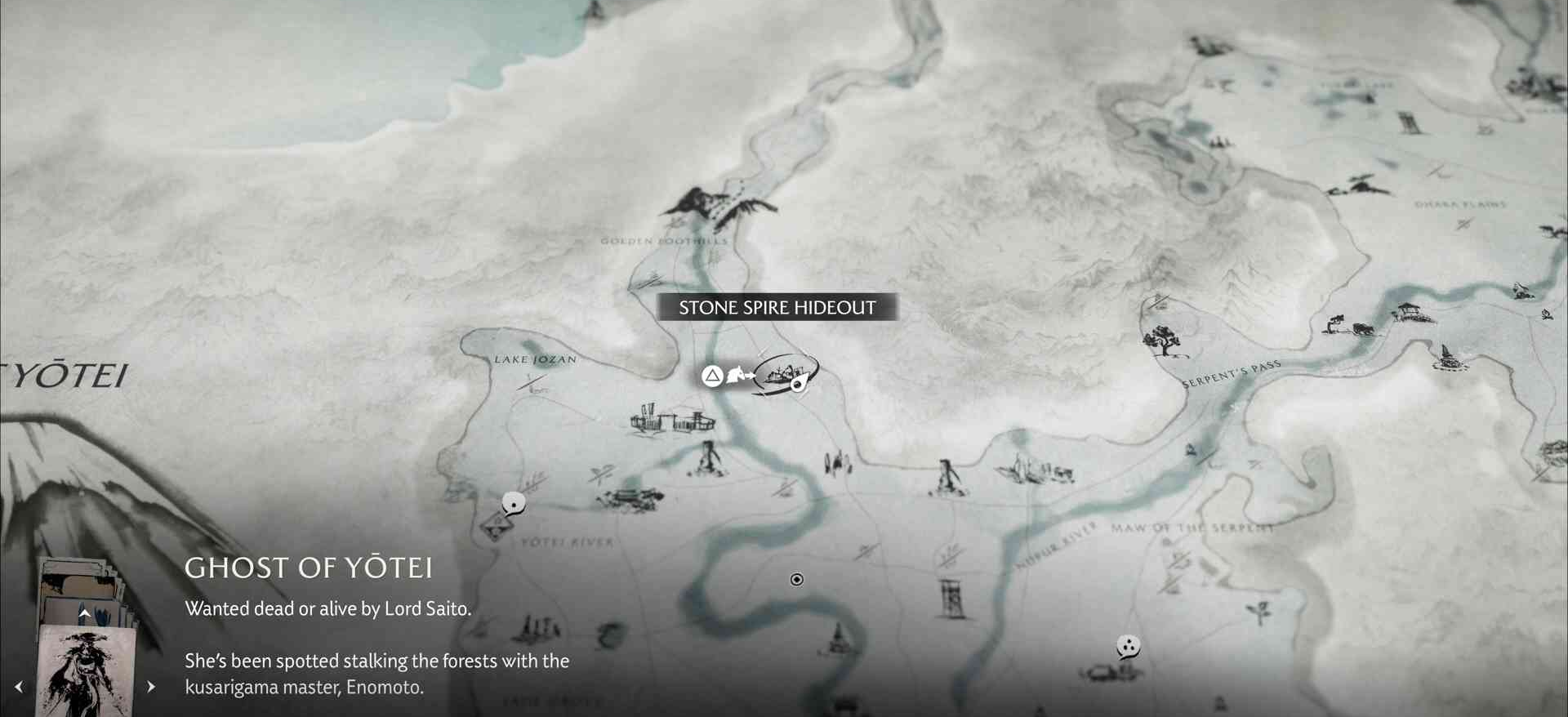Show the previous wanted card

tap(19, 687)
